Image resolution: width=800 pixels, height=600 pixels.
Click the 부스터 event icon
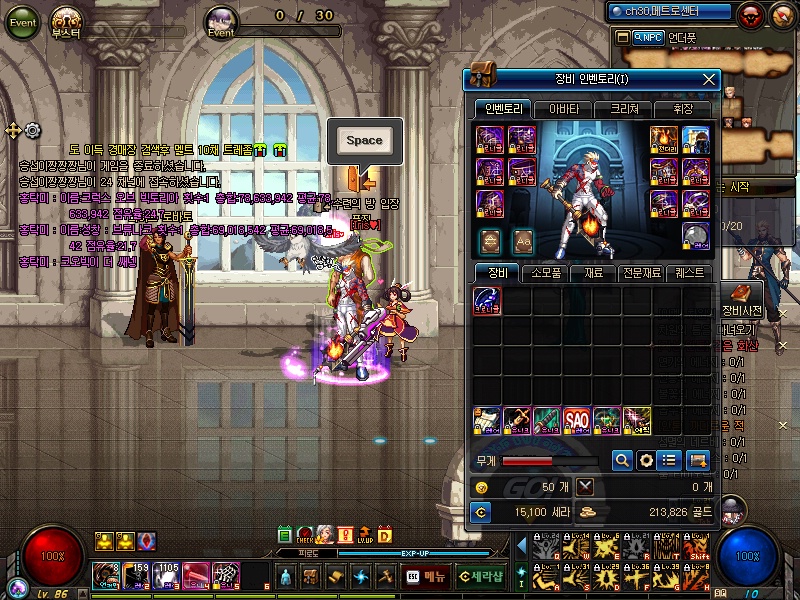[67, 22]
